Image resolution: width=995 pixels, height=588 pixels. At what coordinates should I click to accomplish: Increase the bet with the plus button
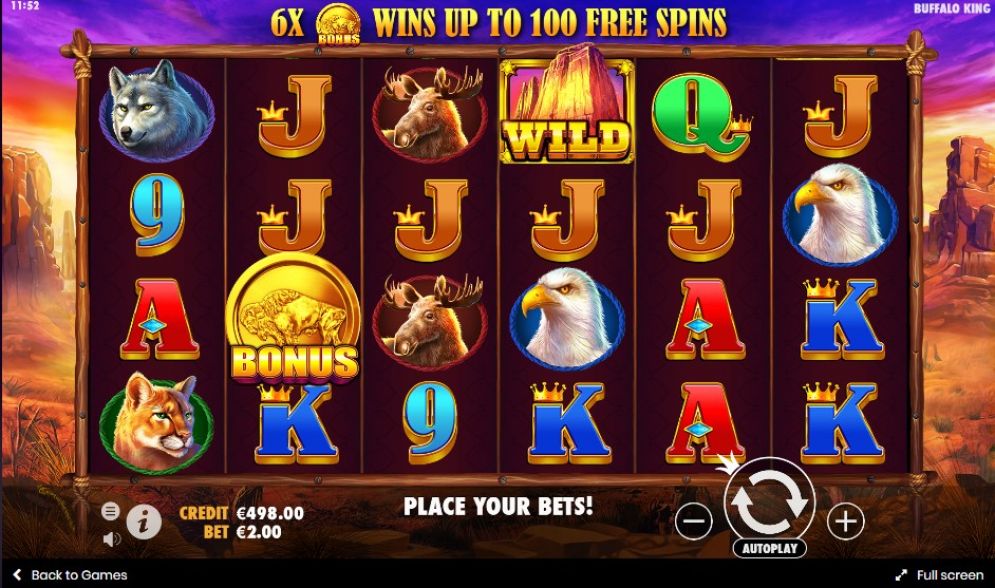(x=845, y=520)
